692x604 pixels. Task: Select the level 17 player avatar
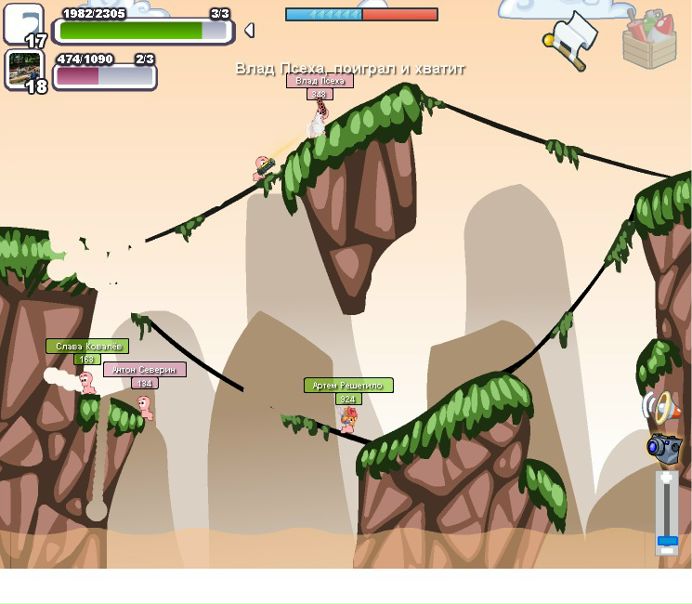pyautogui.click(x=24, y=24)
